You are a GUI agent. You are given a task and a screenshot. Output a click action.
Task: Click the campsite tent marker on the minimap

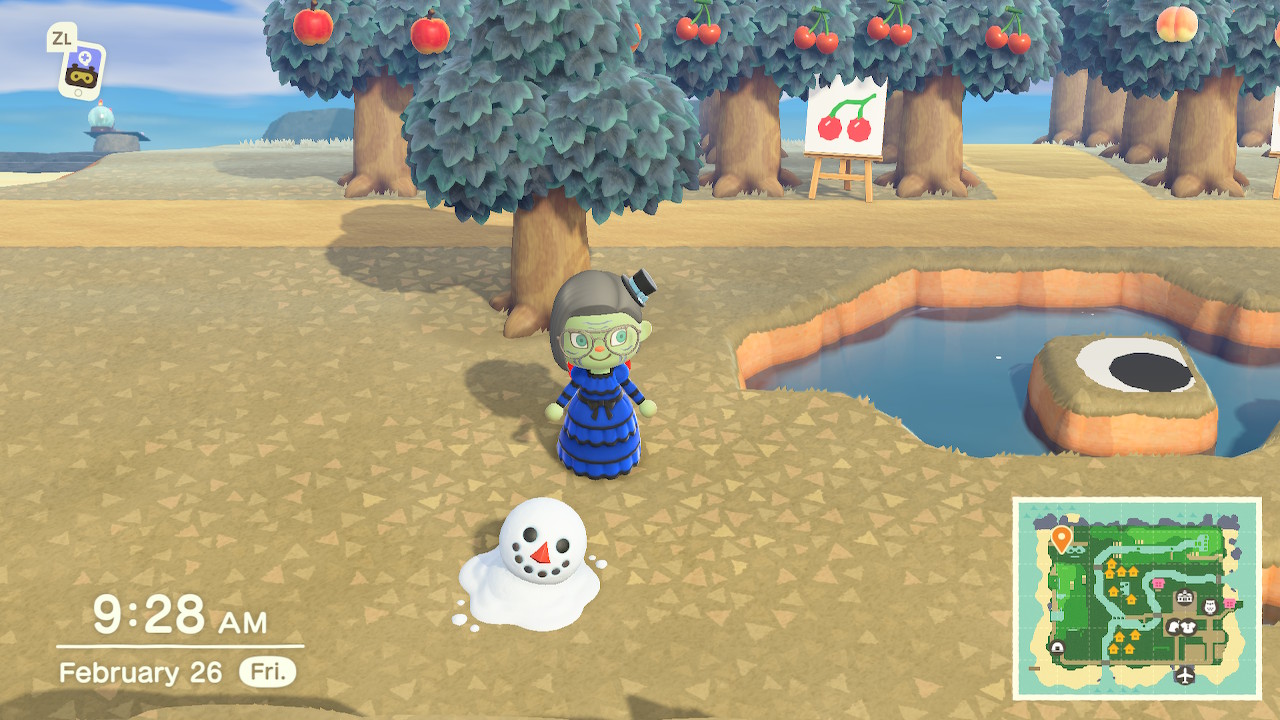click(1057, 648)
